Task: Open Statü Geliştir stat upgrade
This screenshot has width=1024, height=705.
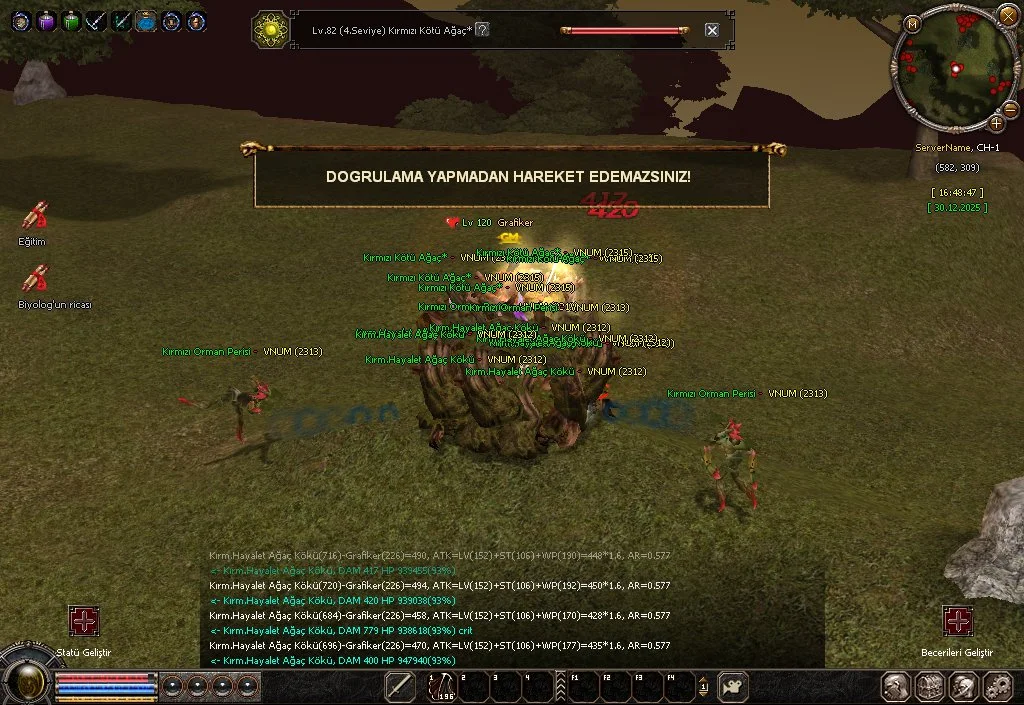Action: tap(84, 621)
